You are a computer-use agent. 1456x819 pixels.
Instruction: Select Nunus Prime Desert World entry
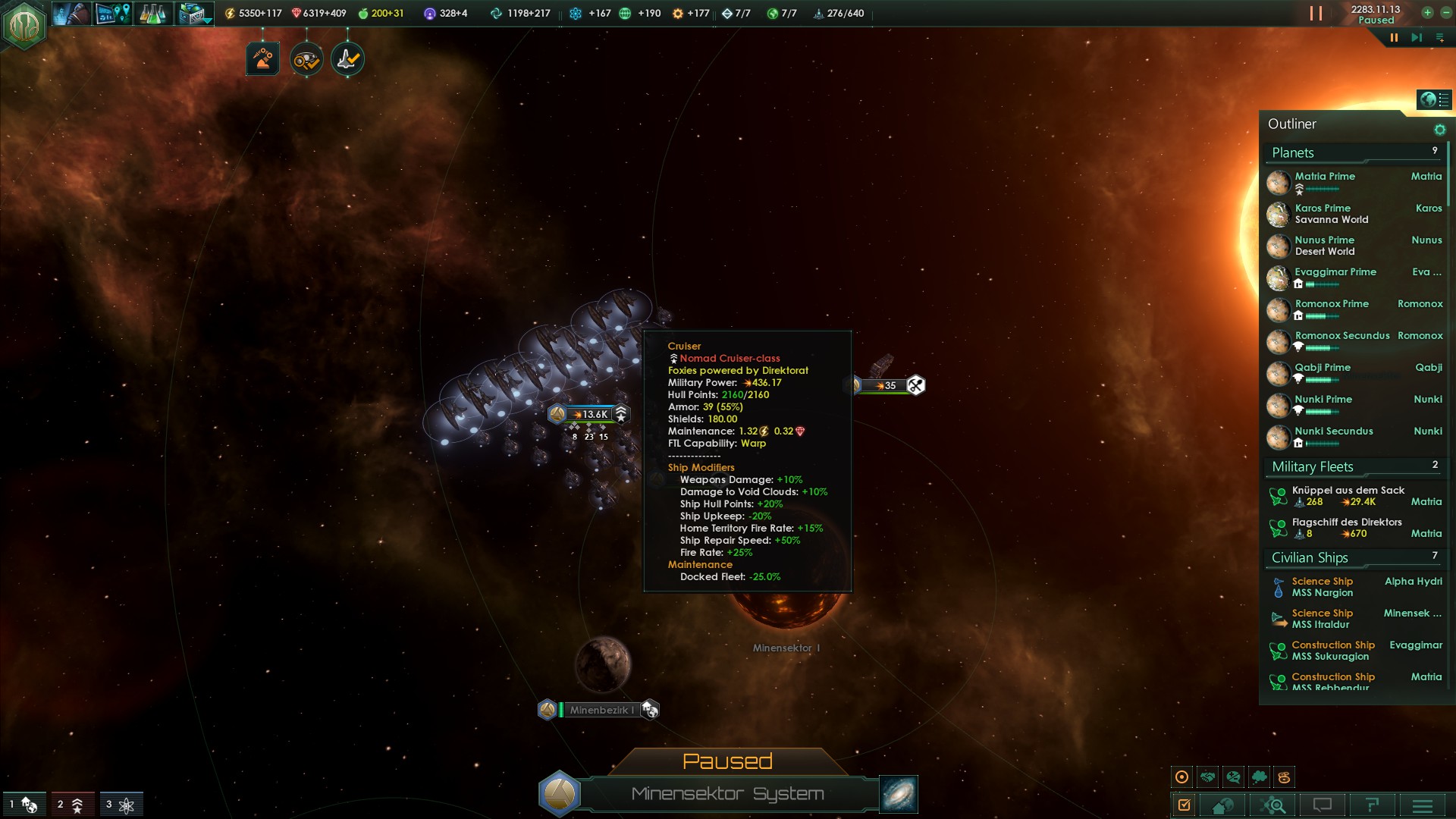[x=1325, y=246]
